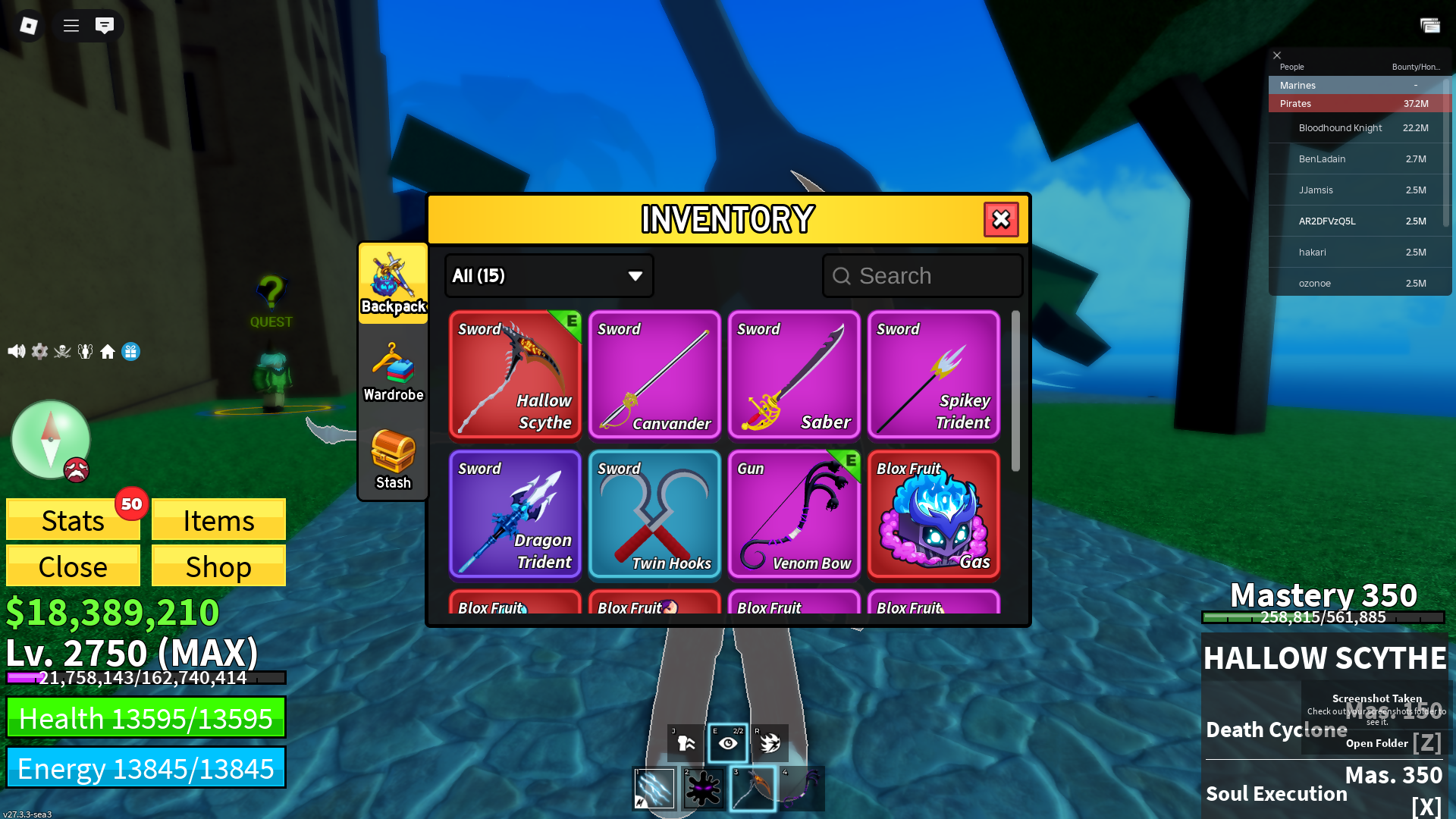Screen dimensions: 1456x819
Task: Open the Stats menu
Action: click(73, 520)
